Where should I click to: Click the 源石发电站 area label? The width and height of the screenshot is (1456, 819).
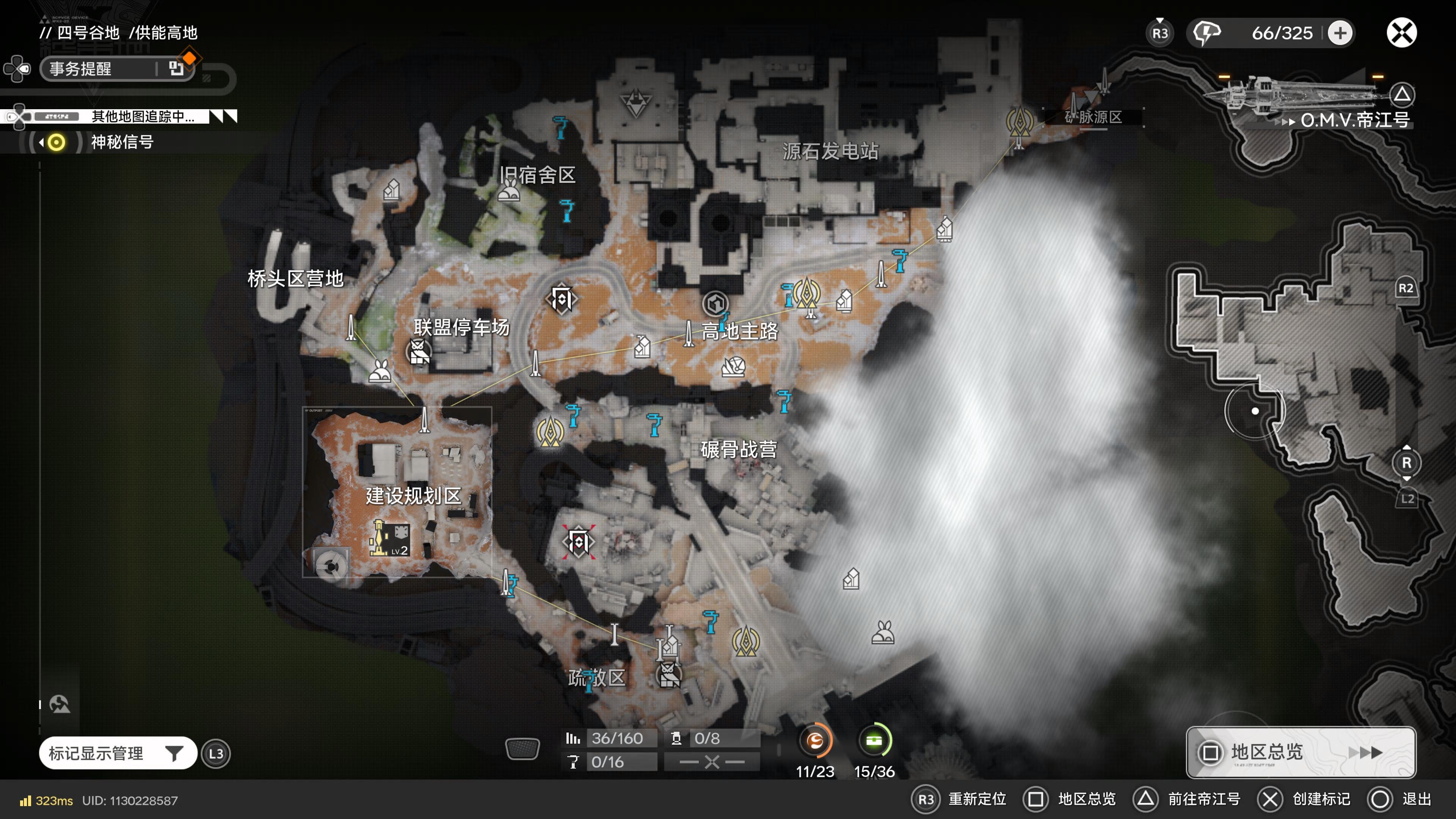[x=830, y=151]
